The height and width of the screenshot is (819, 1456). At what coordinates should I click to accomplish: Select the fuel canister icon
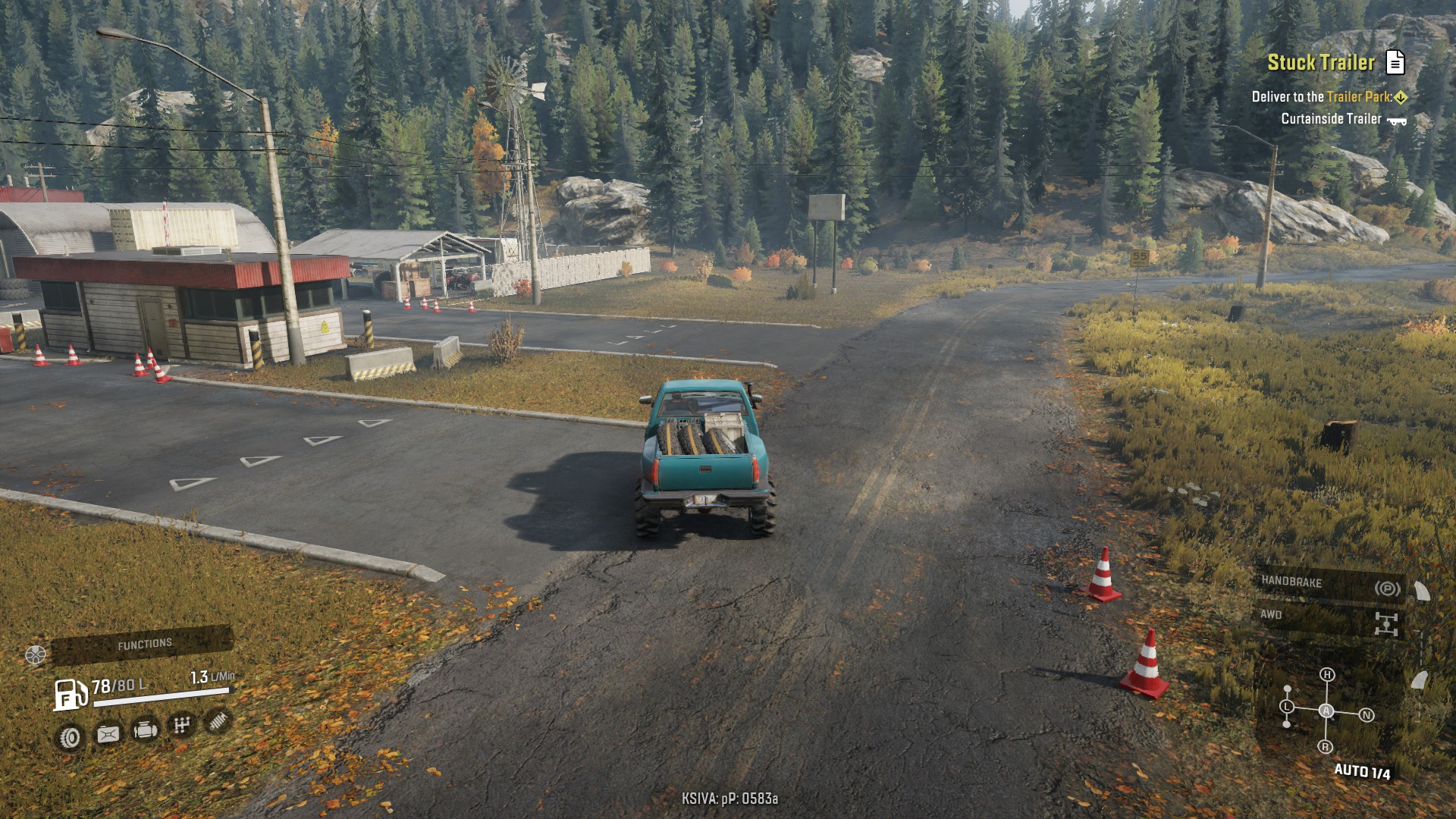[108, 734]
